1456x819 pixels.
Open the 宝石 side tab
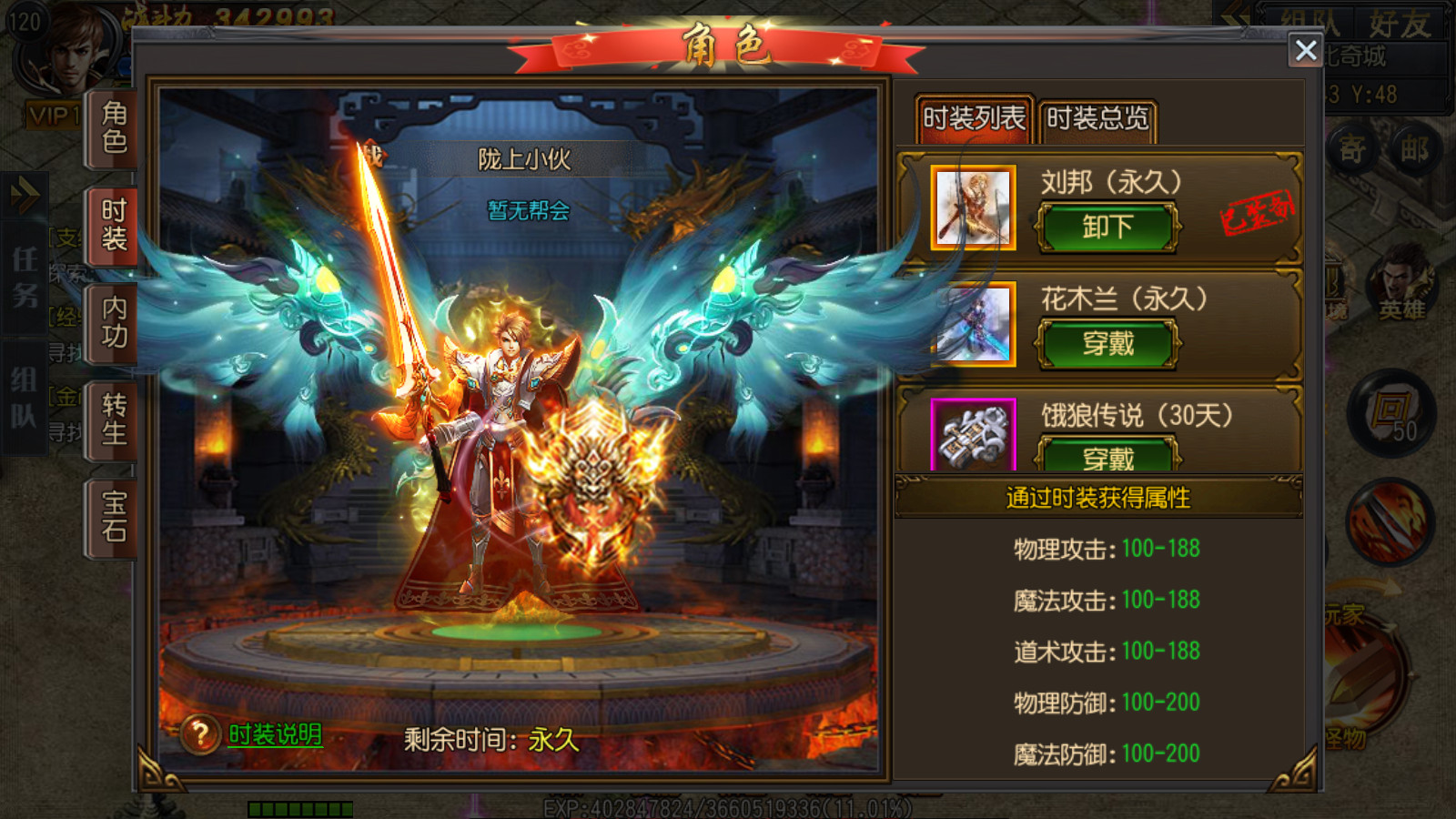[x=114, y=517]
